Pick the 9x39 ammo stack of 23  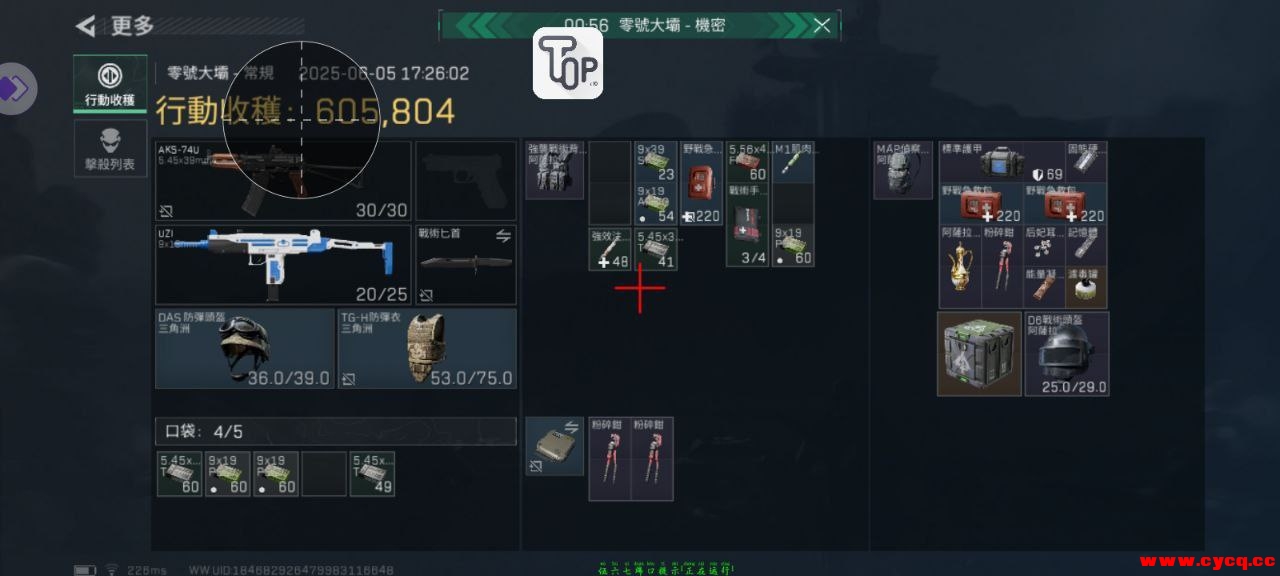pyautogui.click(x=656, y=161)
